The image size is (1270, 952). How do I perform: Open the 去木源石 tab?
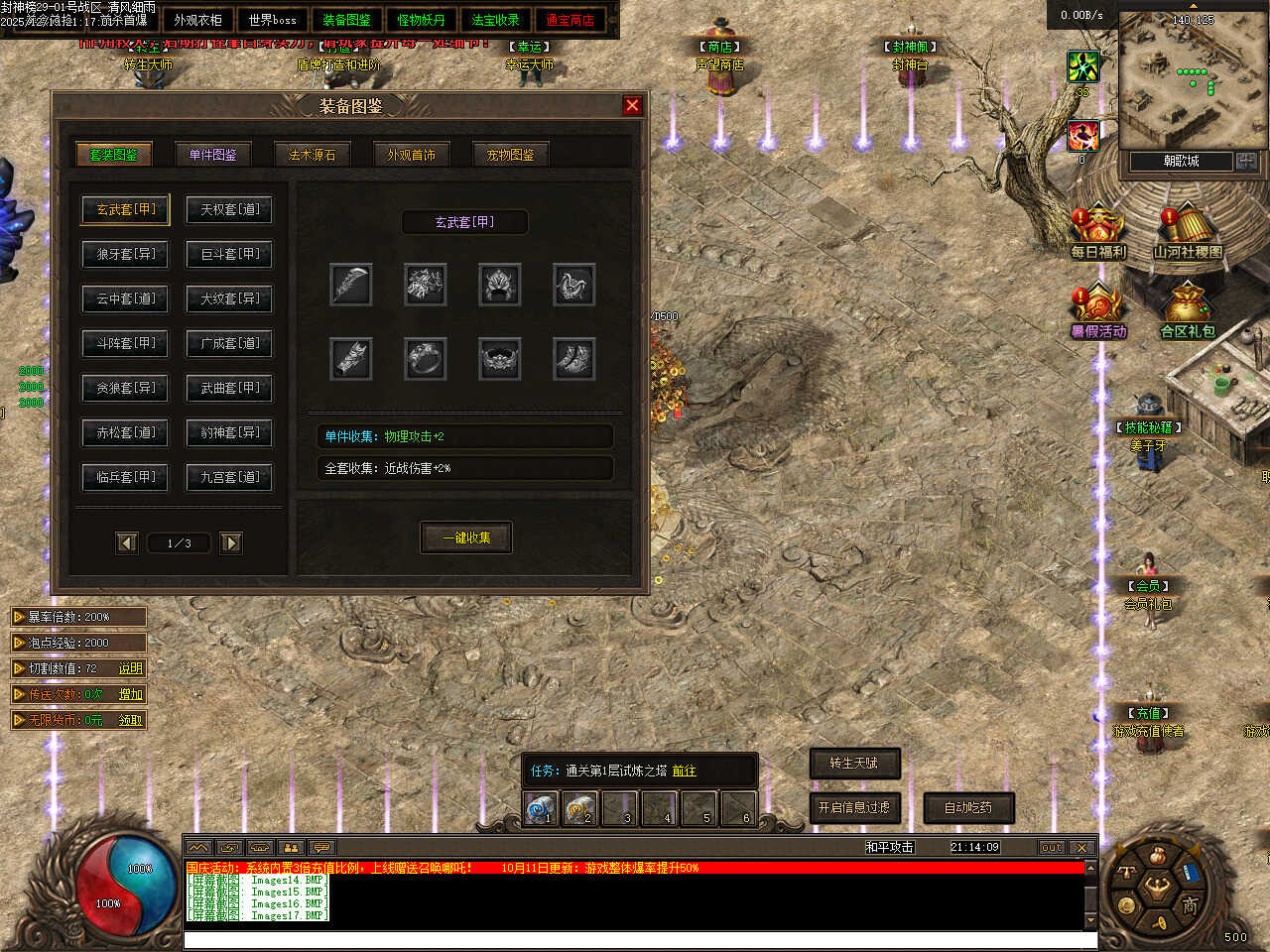(312, 155)
